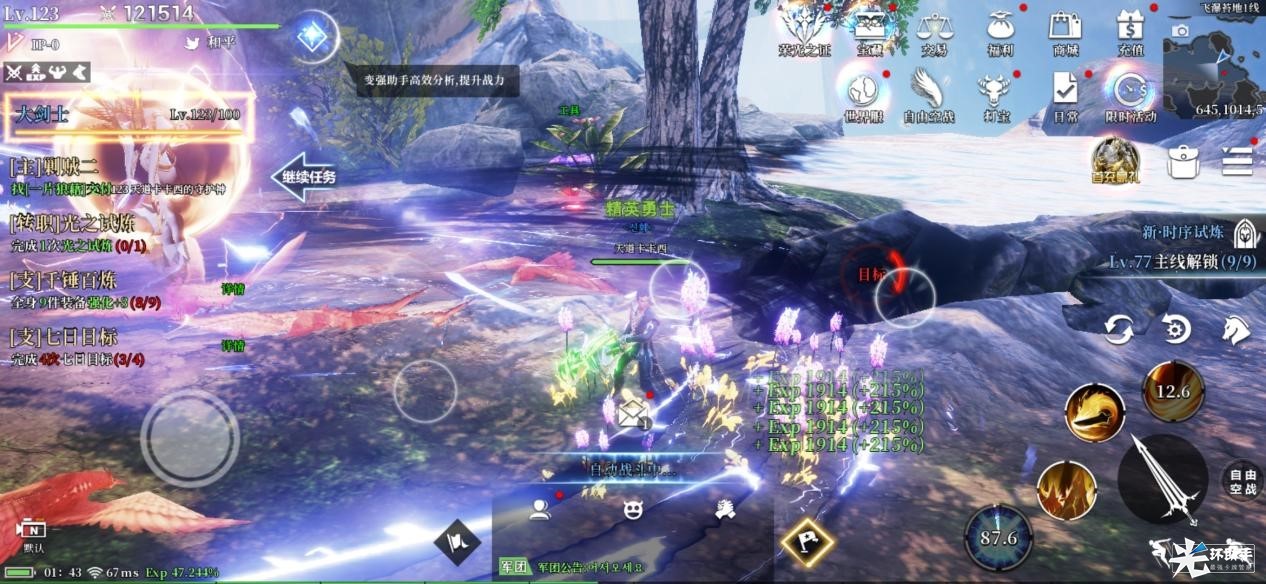
Task: Open the 限时活动 limited-time events
Action: (x=1130, y=93)
